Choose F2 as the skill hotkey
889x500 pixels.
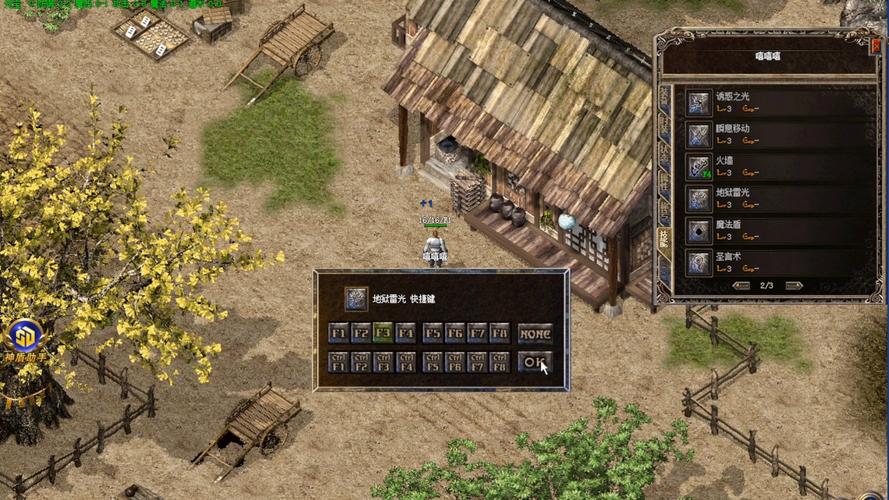360,333
